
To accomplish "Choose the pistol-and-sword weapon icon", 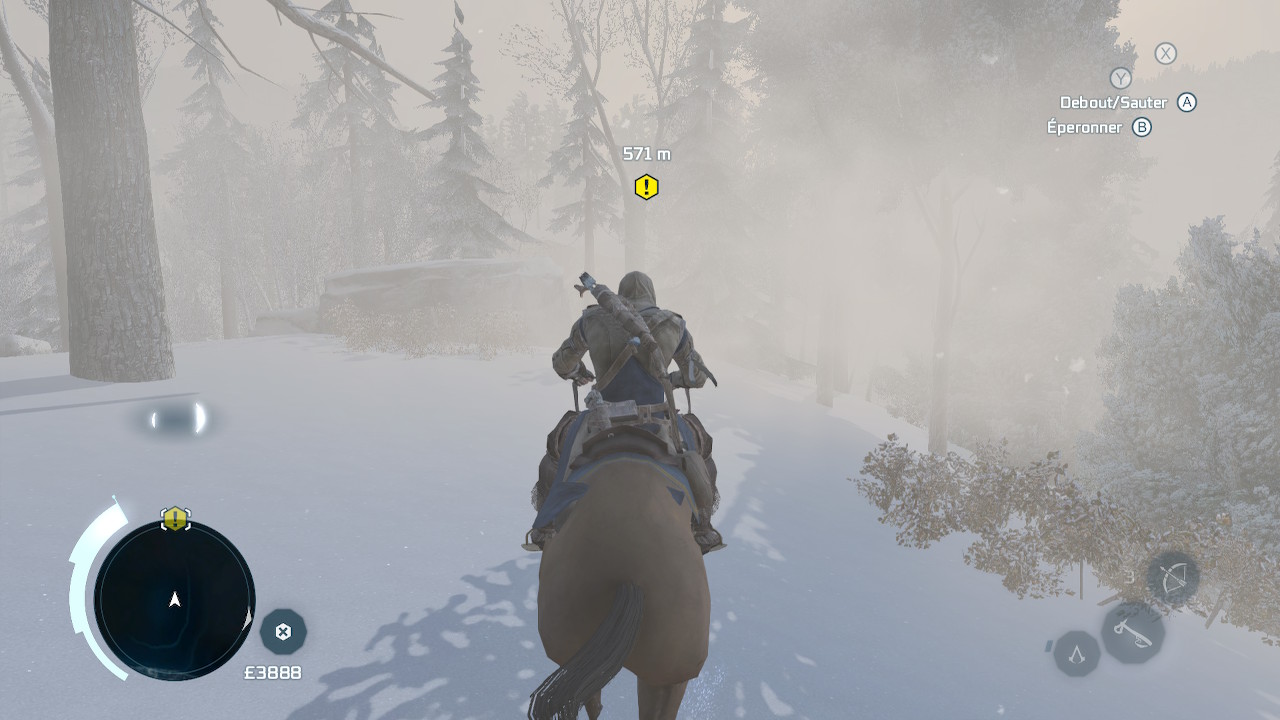I will [x=1132, y=632].
